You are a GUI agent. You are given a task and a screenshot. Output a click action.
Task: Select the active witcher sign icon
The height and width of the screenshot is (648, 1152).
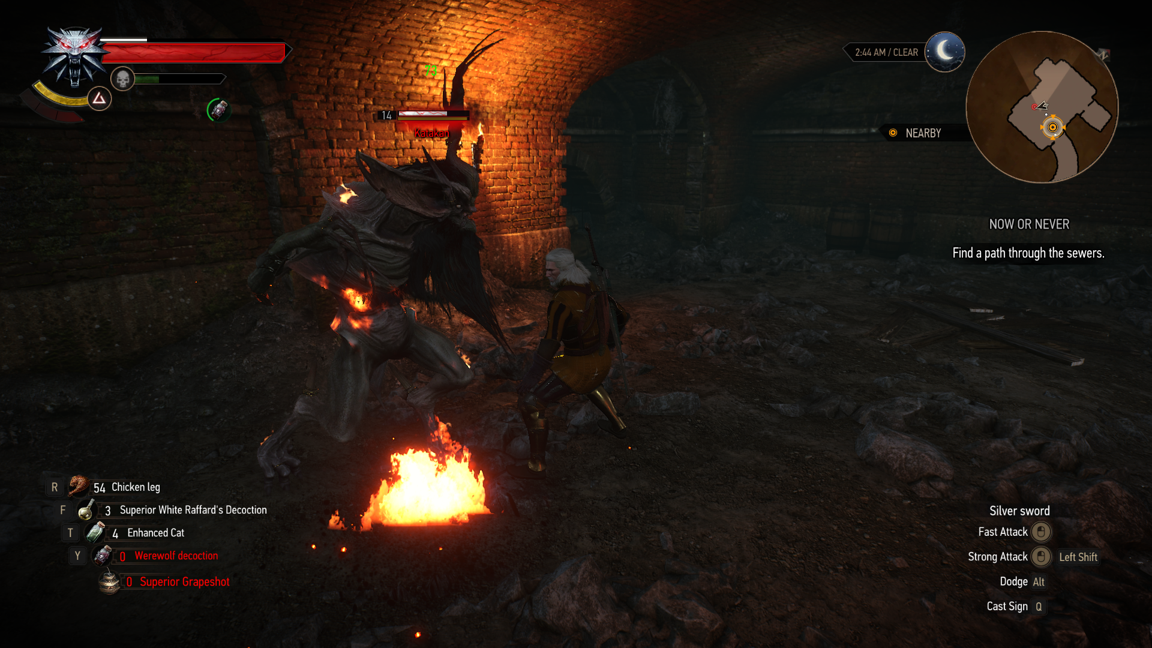99,98
